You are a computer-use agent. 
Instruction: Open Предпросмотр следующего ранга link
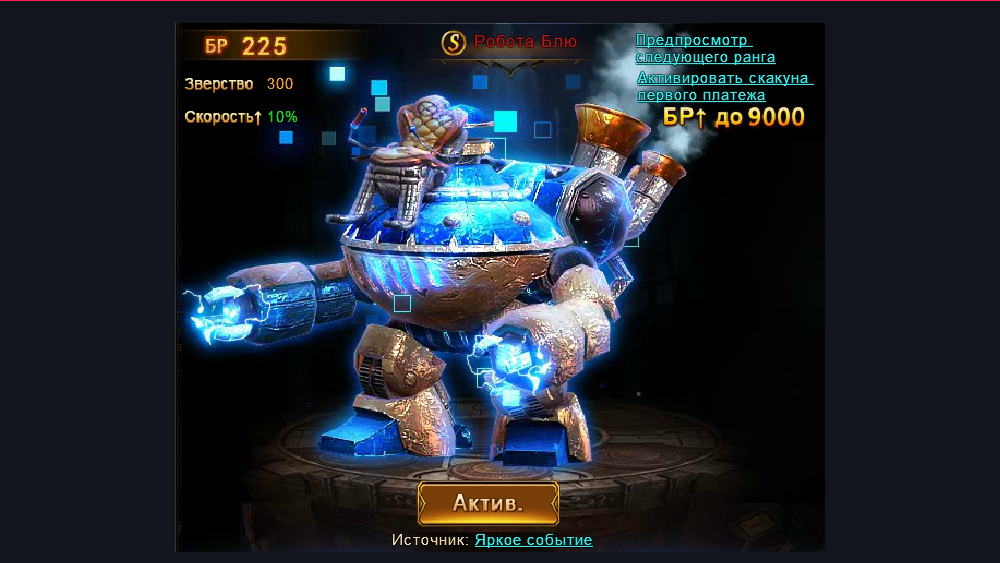(705, 48)
